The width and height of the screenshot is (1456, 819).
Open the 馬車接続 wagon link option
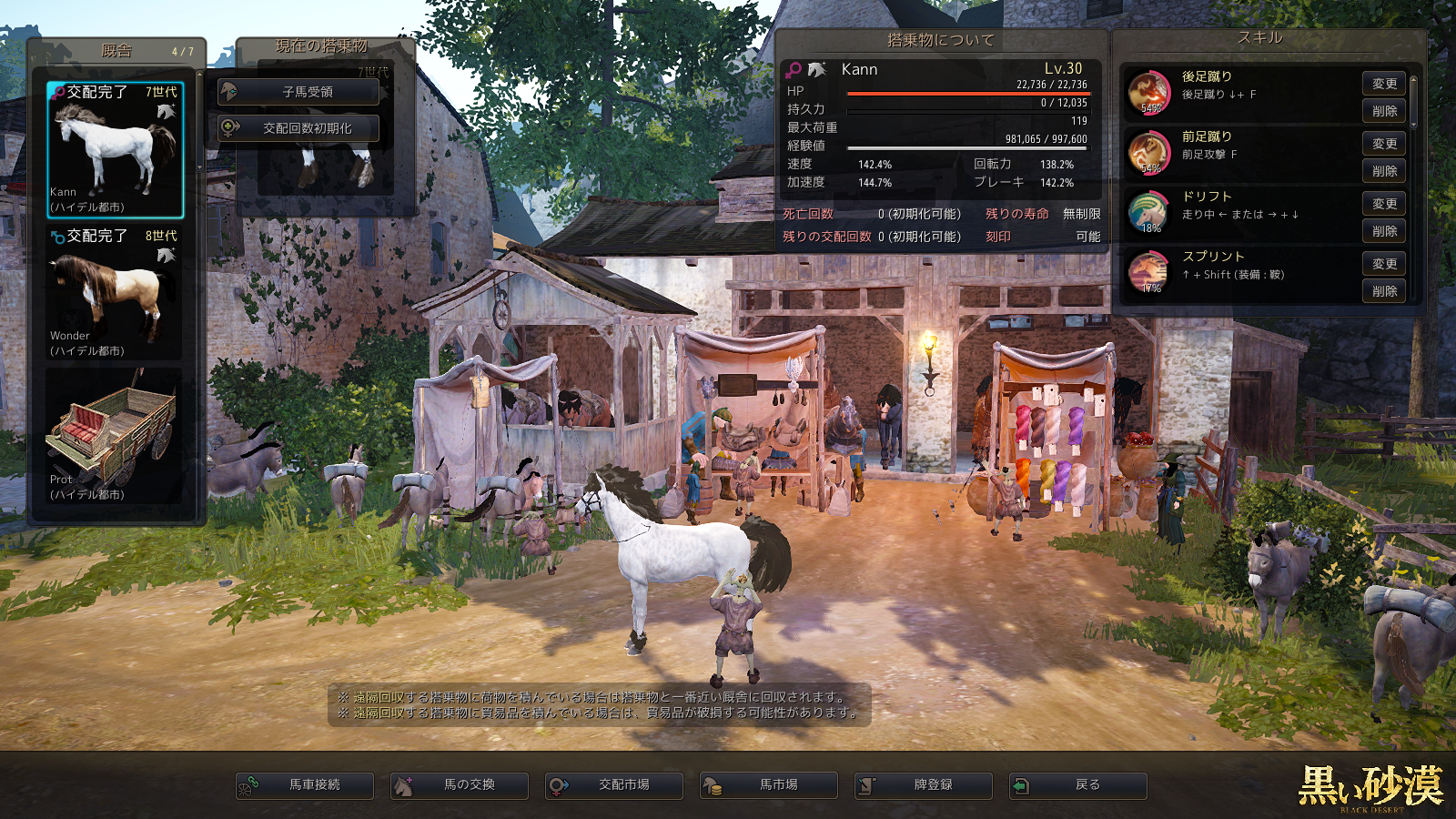[x=305, y=785]
